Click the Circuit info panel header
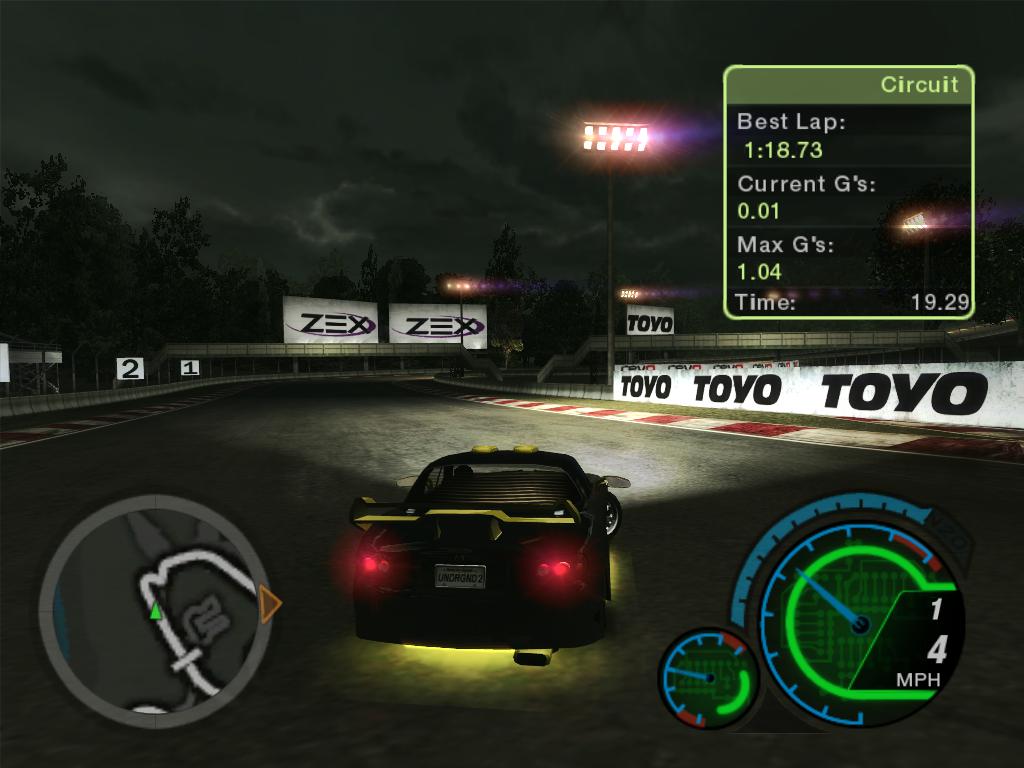 click(848, 85)
